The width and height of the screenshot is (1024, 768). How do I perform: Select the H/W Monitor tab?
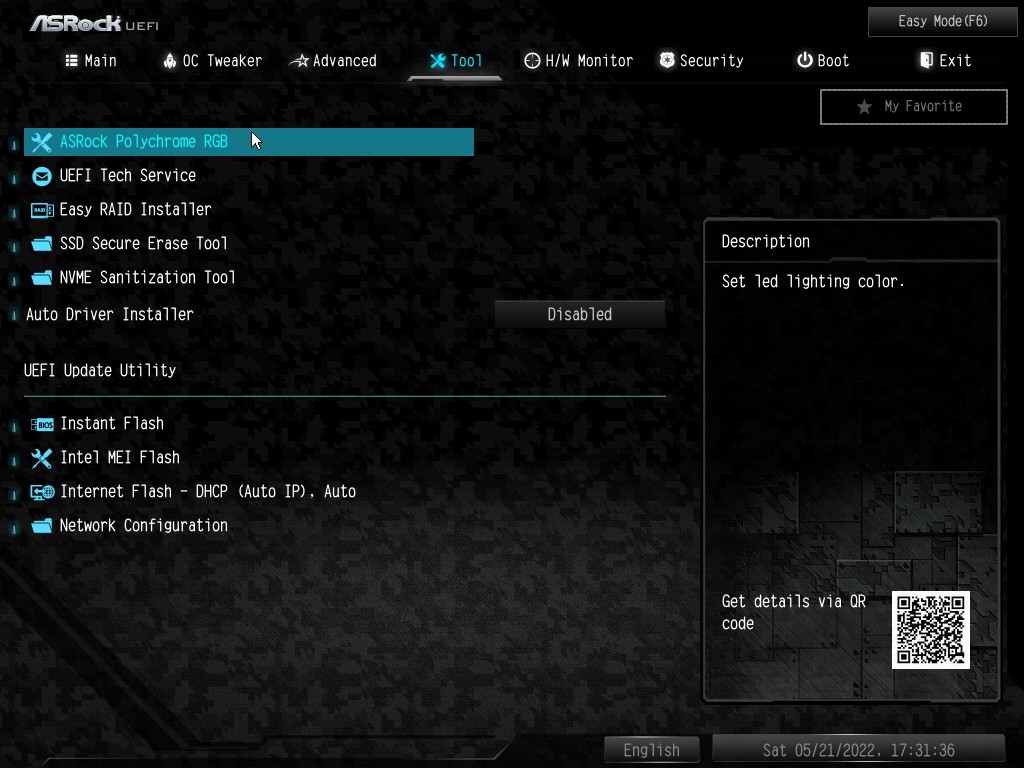pyautogui.click(x=578, y=61)
